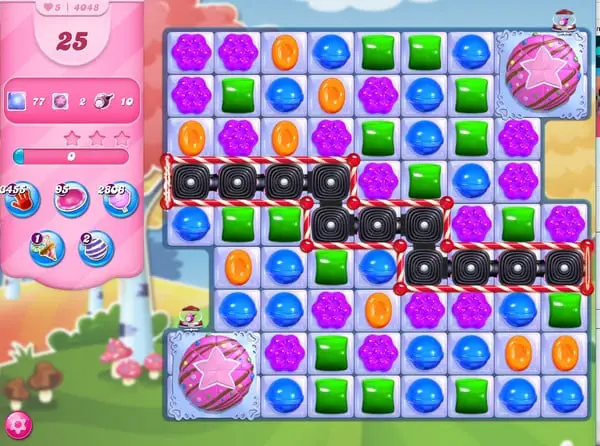Open the pink gear settings button

15,430
